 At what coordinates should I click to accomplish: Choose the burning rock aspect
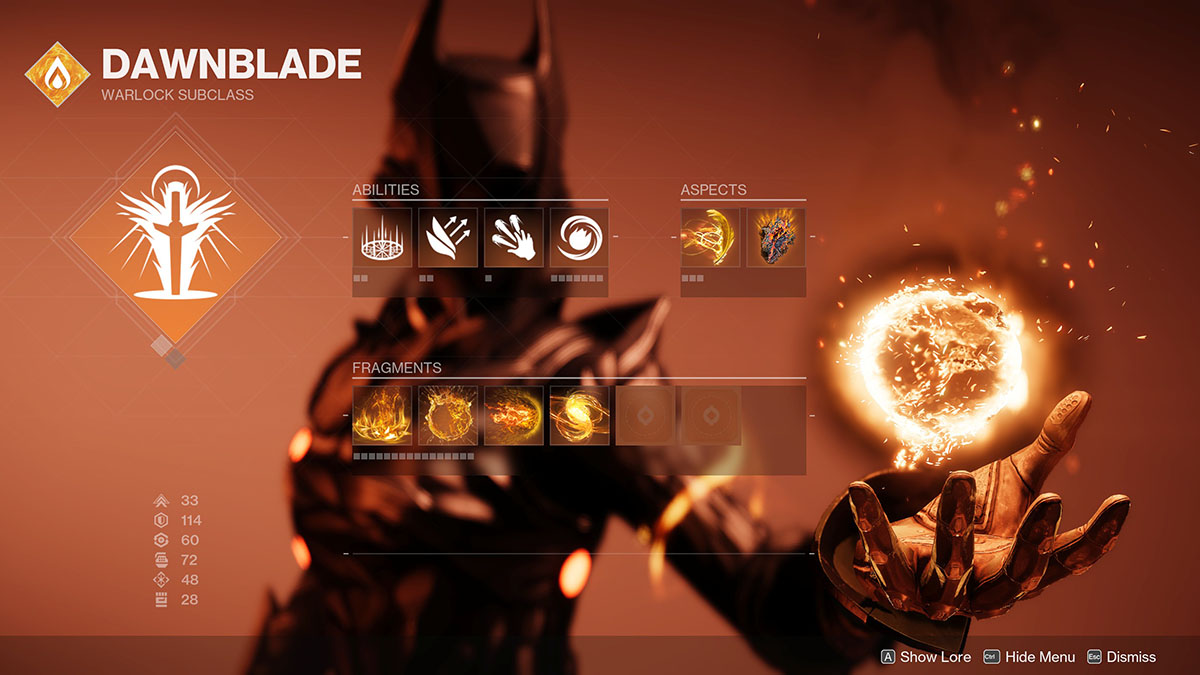(x=776, y=237)
